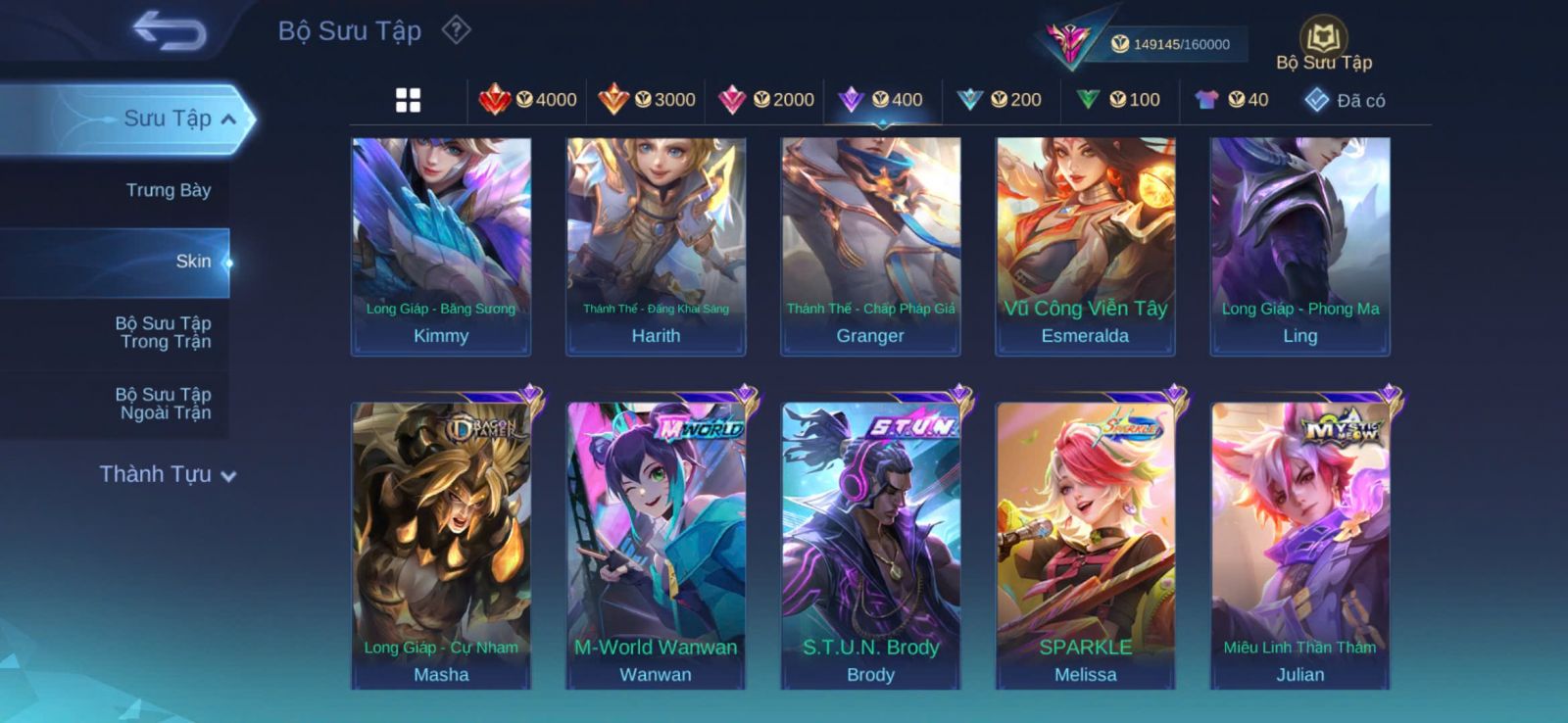Open the Trưng Bày menu entry
1568x723 pixels.
point(168,190)
